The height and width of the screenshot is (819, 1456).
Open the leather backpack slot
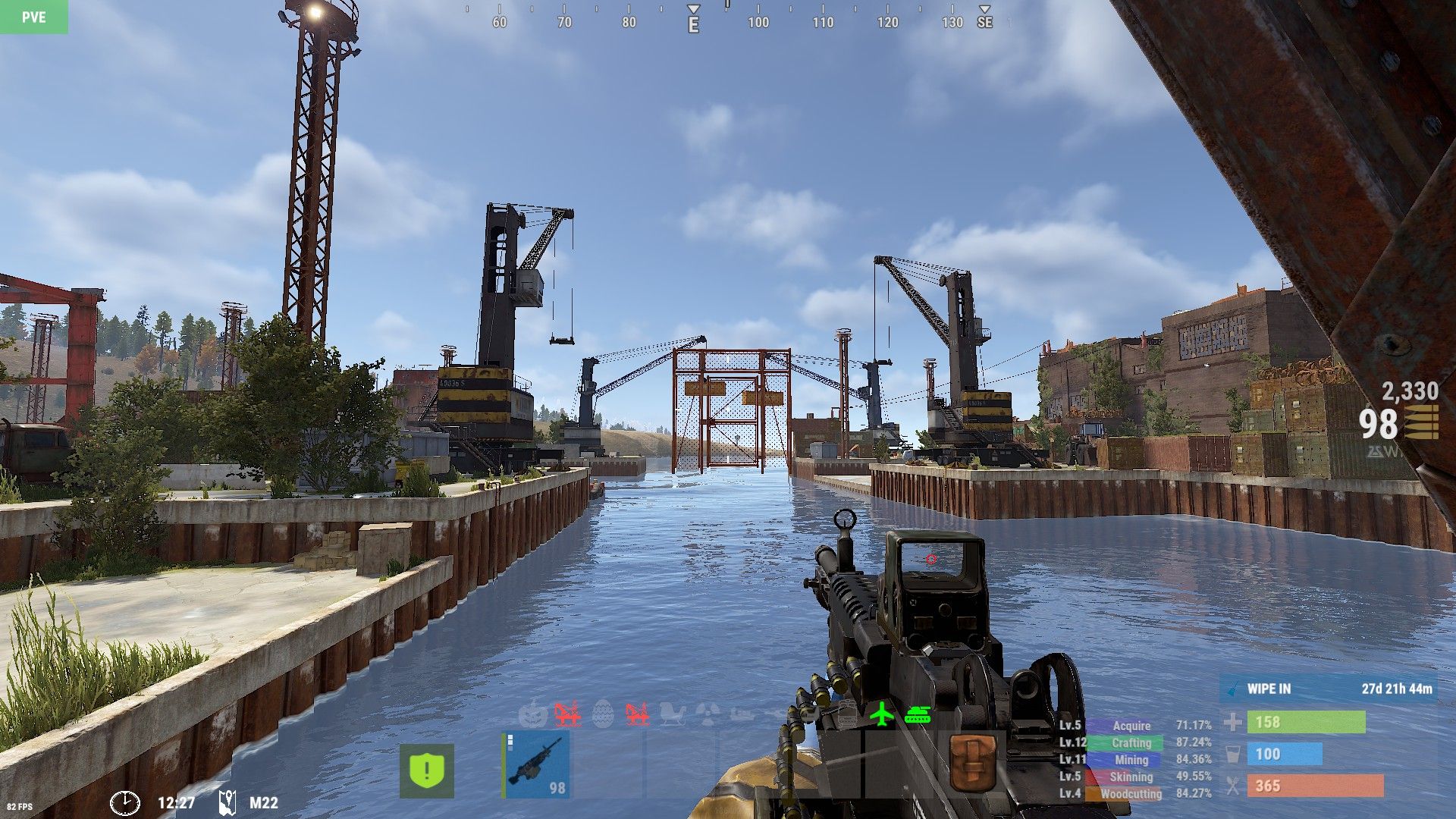[x=971, y=764]
